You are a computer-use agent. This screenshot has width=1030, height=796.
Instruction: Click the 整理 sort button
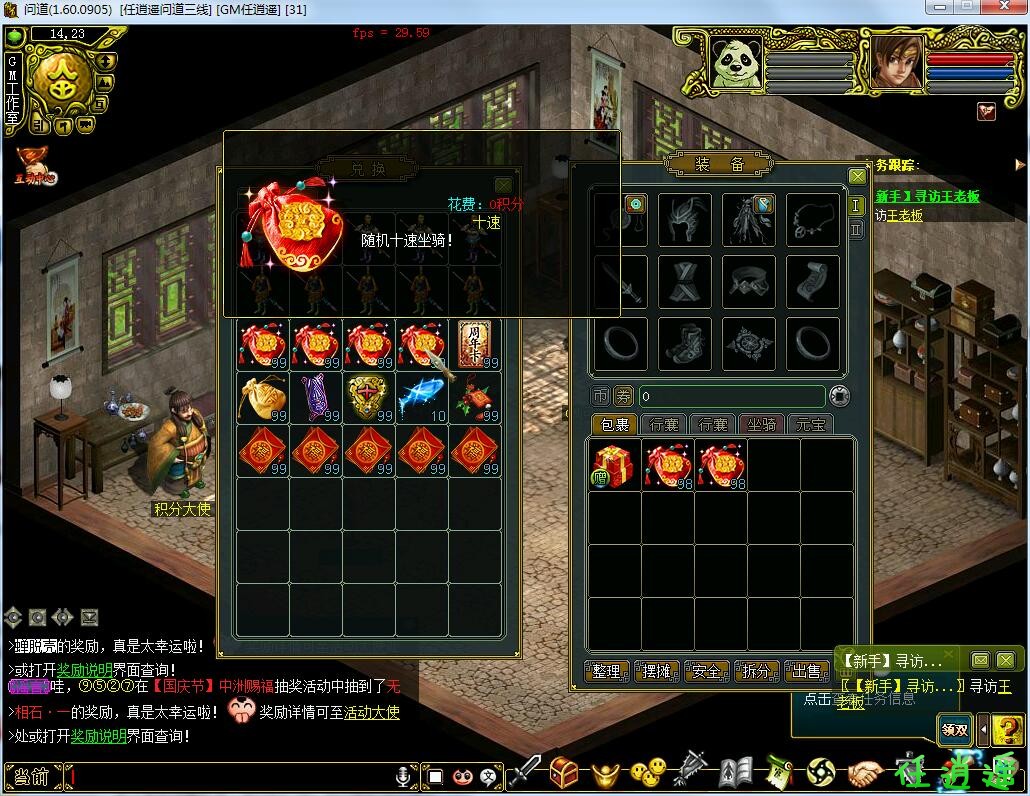coord(607,671)
